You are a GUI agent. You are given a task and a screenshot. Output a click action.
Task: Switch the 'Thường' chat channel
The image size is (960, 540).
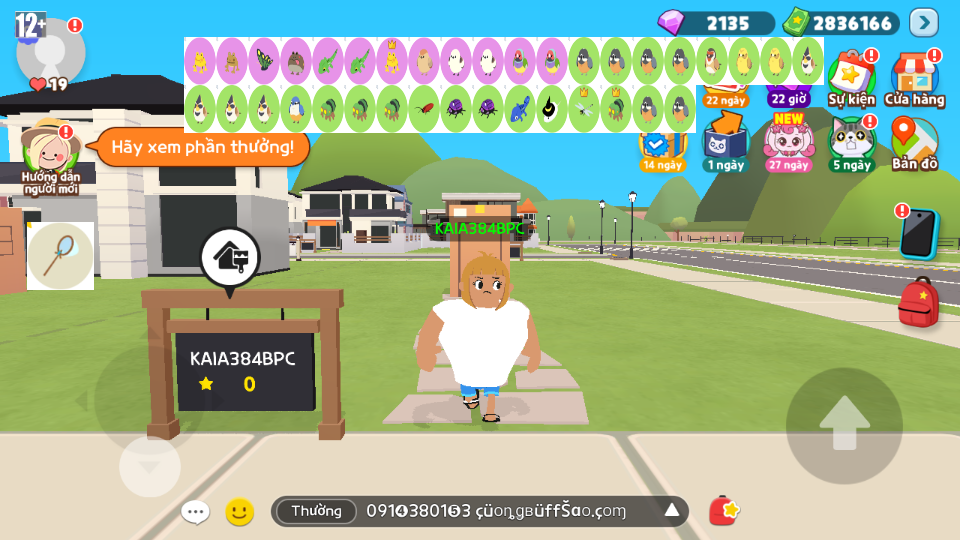(x=316, y=512)
